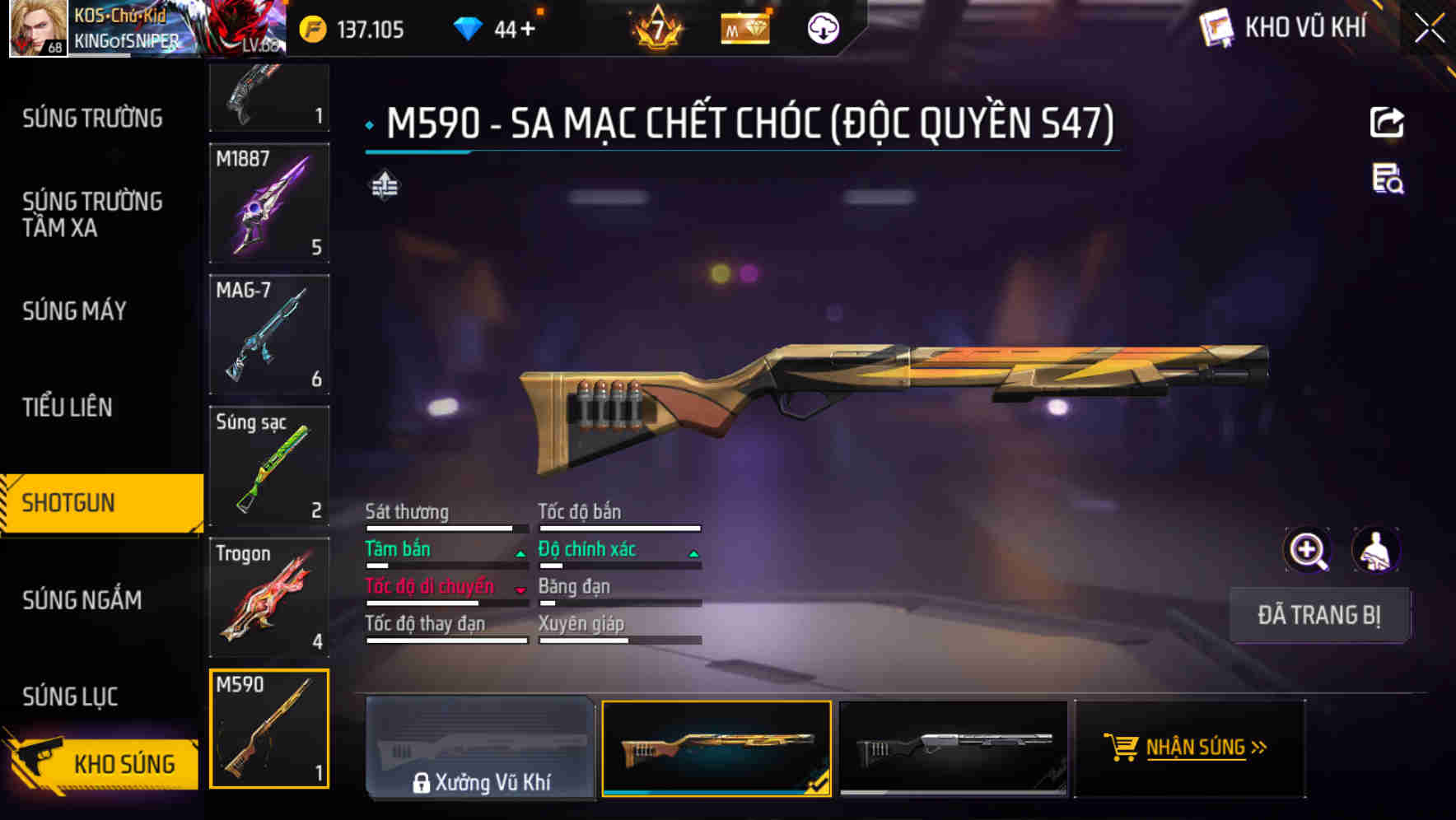Select the SÚNG NGẮM weapon category
Screen dimensions: 1456x820
pos(82,600)
